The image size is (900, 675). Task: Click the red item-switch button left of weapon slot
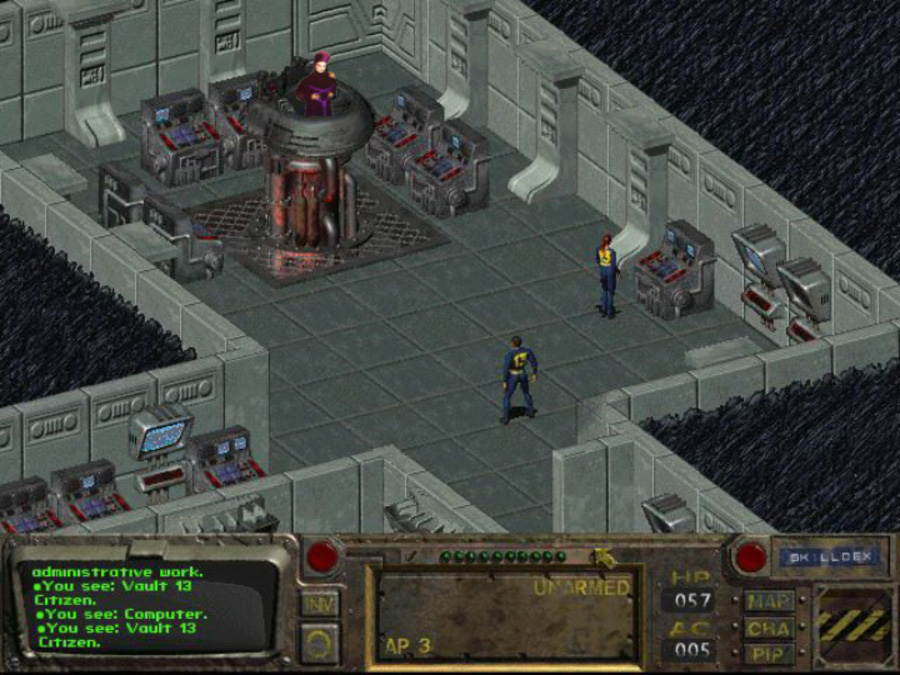pos(324,557)
